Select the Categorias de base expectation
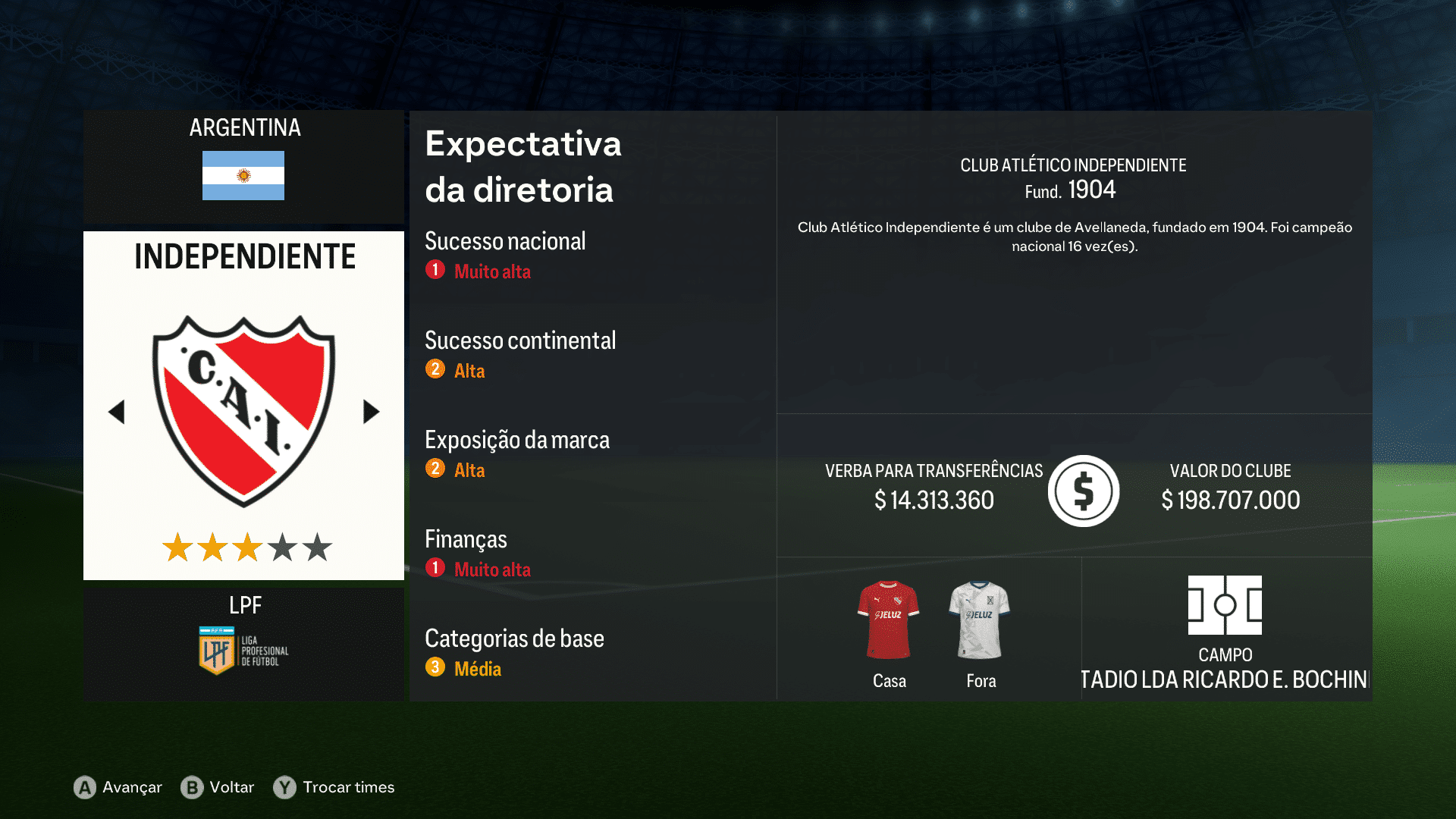This screenshot has width=1456, height=819. point(514,639)
